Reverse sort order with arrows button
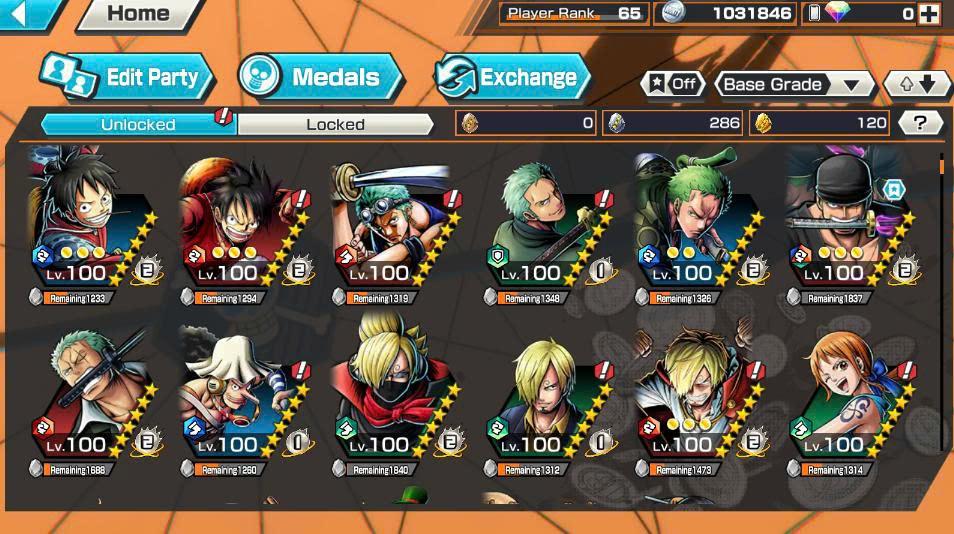This screenshot has width=954, height=534. pos(917,85)
